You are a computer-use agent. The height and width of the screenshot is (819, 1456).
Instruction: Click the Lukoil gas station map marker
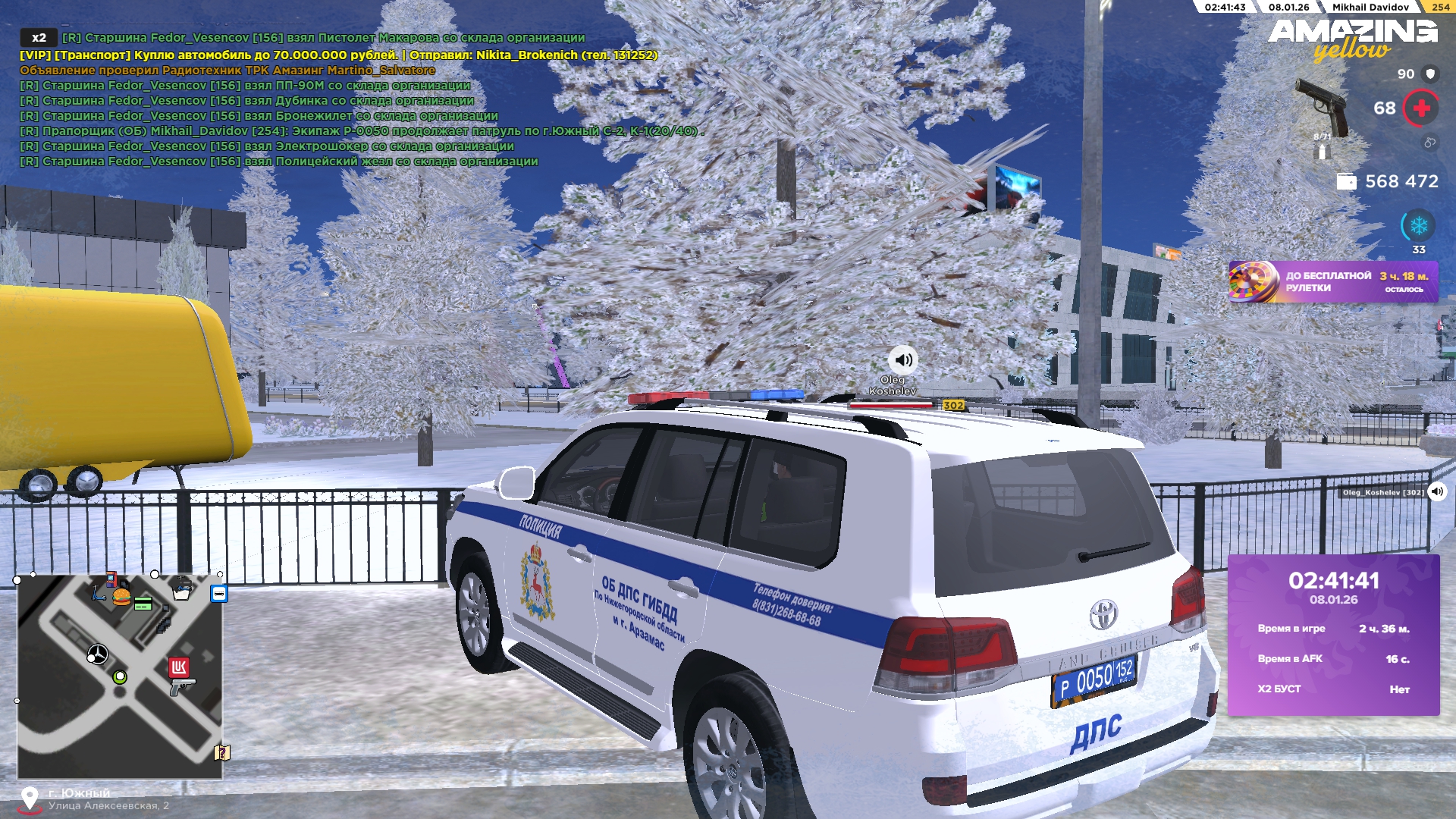coord(179,667)
